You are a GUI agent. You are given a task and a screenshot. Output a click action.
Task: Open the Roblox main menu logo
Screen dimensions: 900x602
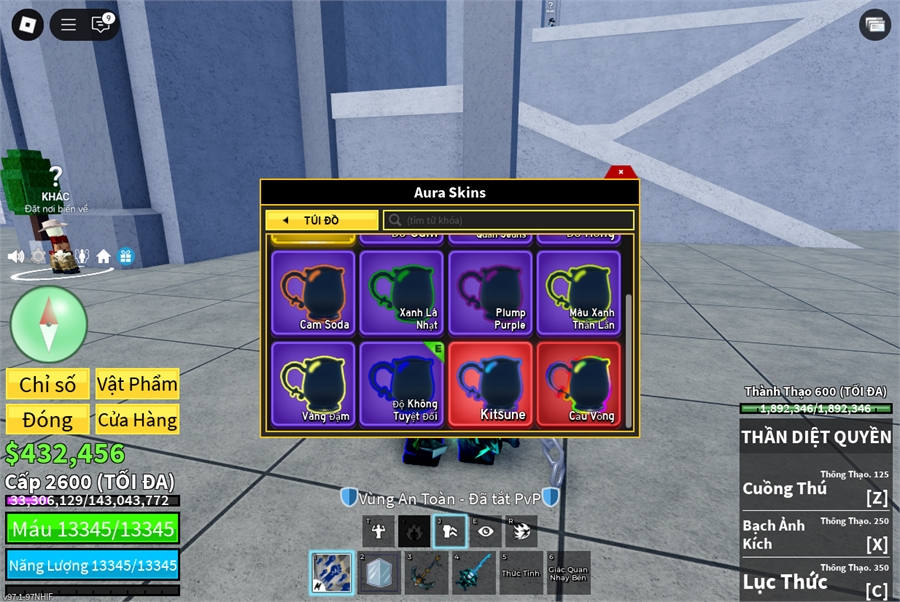click(x=27, y=25)
